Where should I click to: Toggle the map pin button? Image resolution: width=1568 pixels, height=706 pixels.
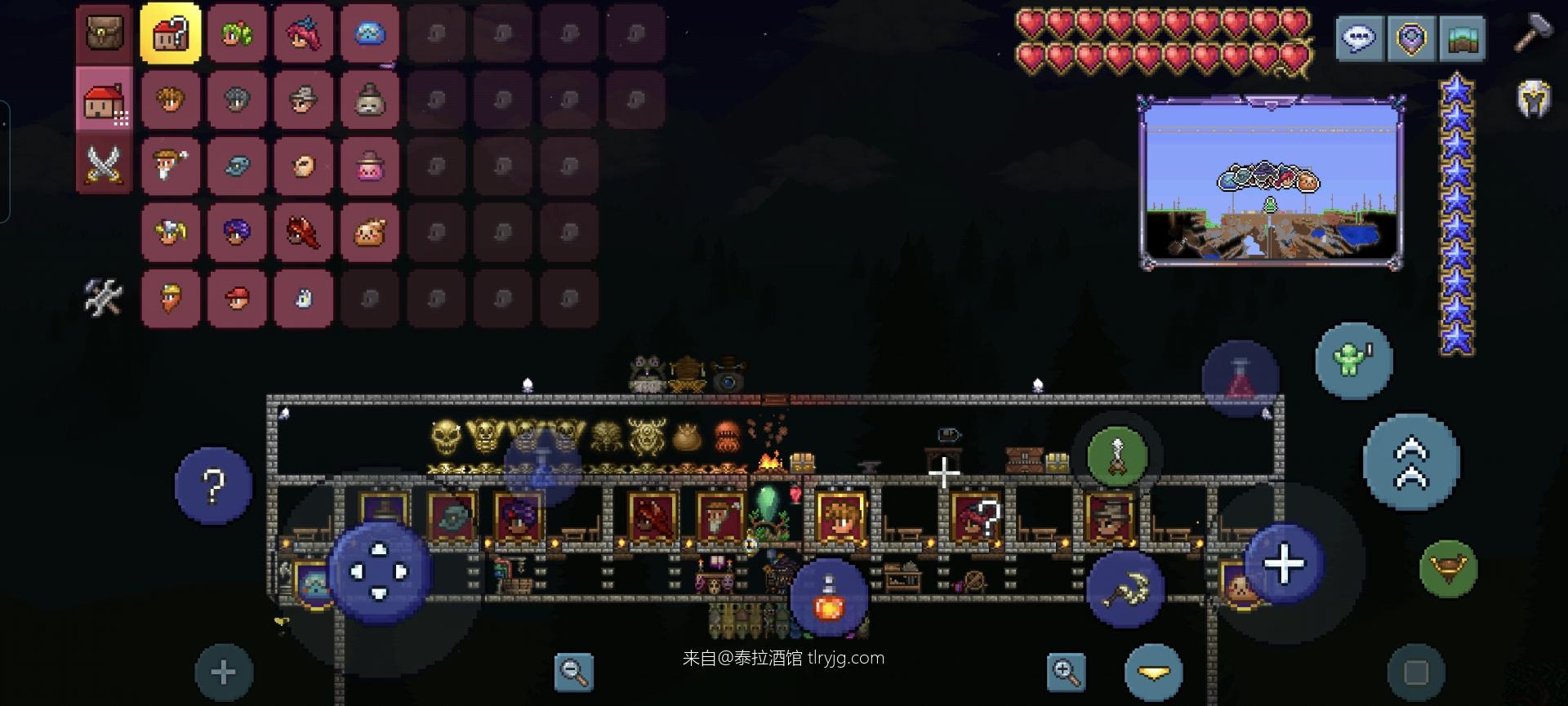[x=1410, y=38]
